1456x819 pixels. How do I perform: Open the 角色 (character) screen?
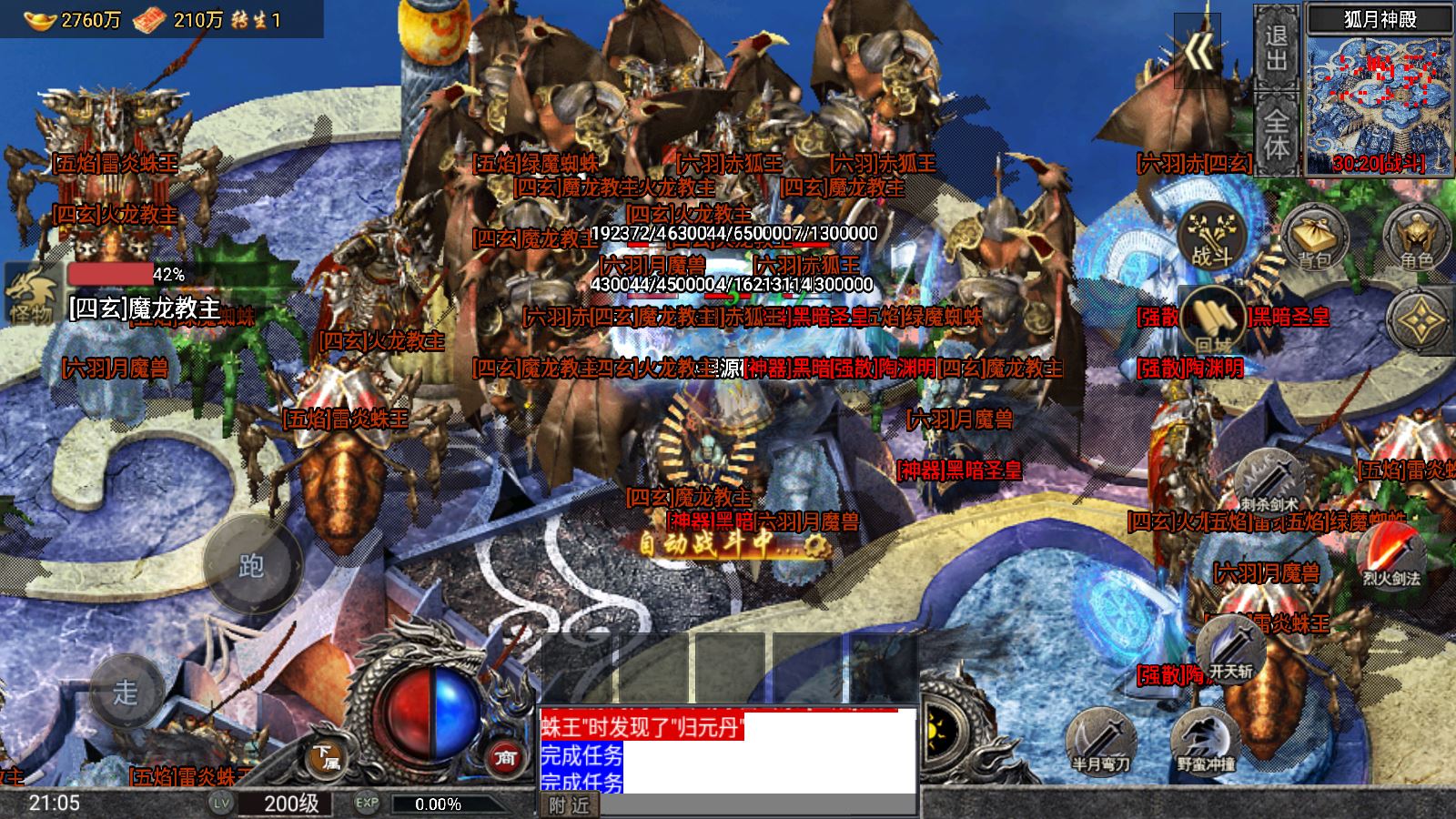[1416, 238]
